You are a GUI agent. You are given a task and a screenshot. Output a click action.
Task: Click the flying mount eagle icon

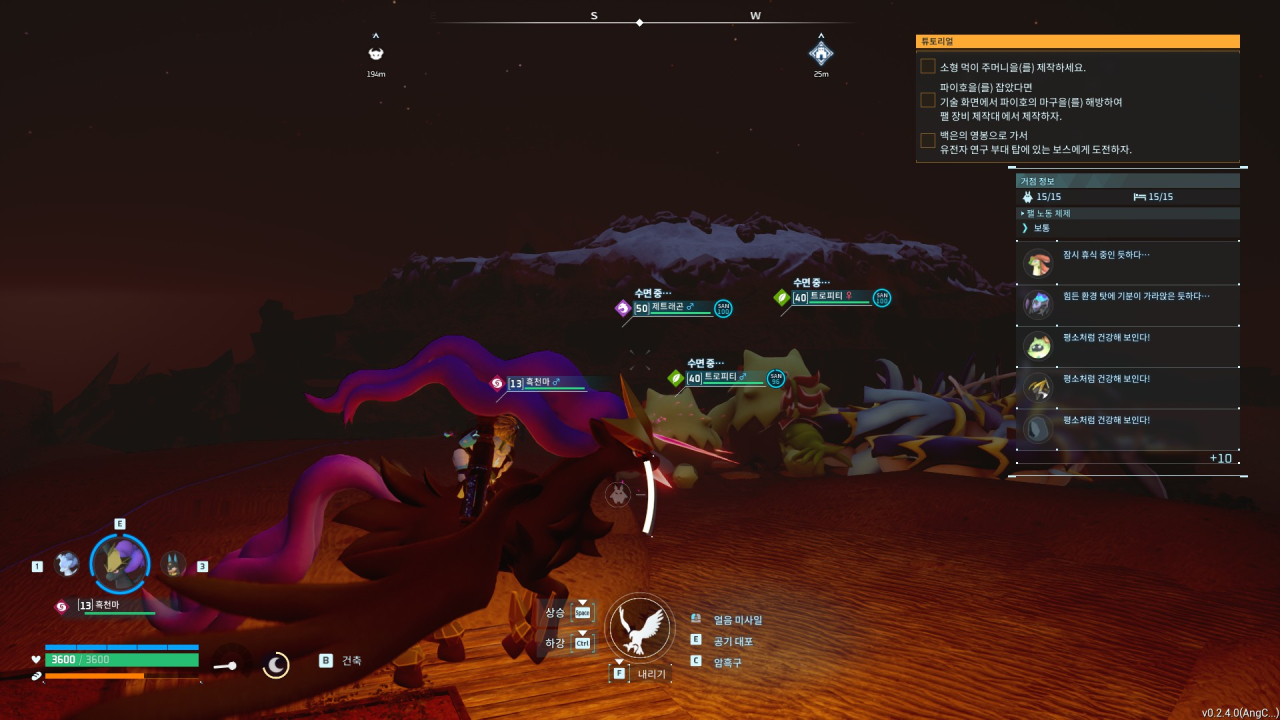click(640, 627)
